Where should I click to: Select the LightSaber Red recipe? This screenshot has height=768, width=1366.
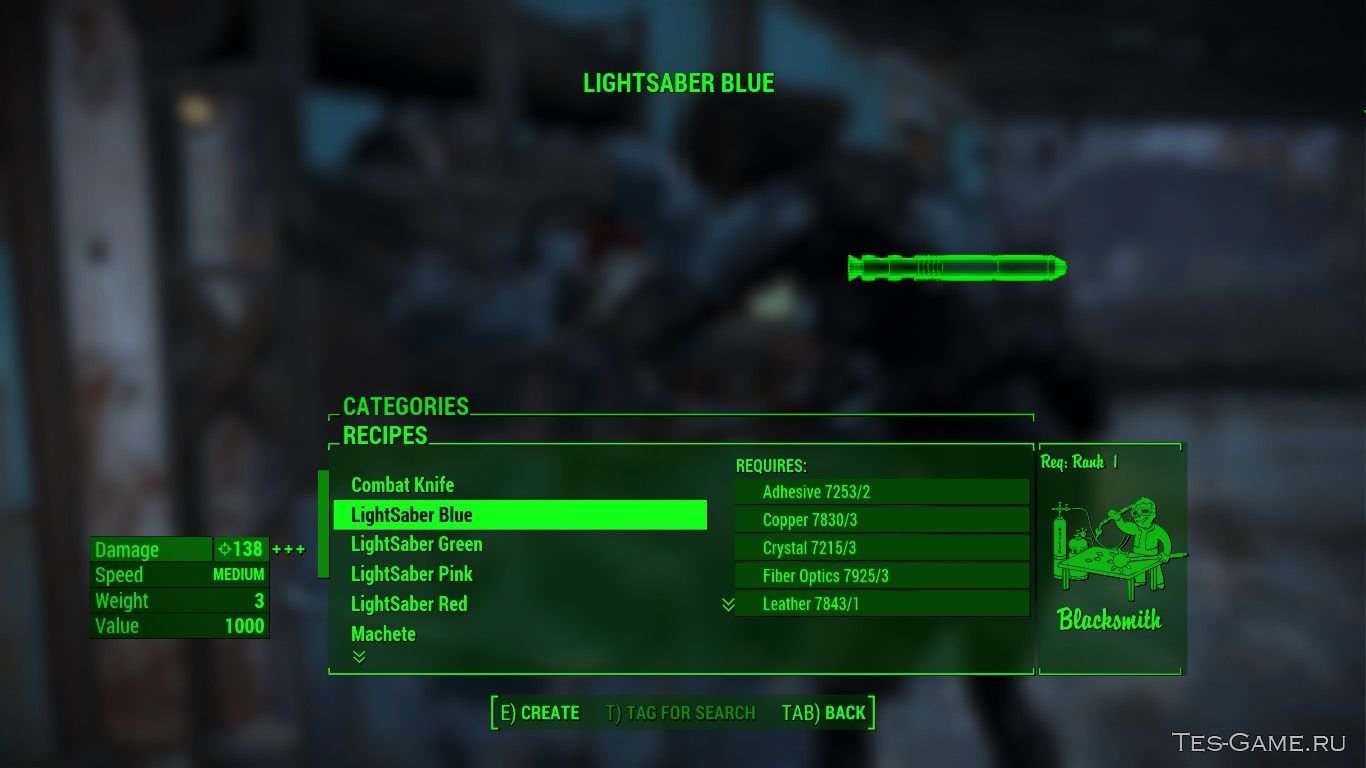410,604
